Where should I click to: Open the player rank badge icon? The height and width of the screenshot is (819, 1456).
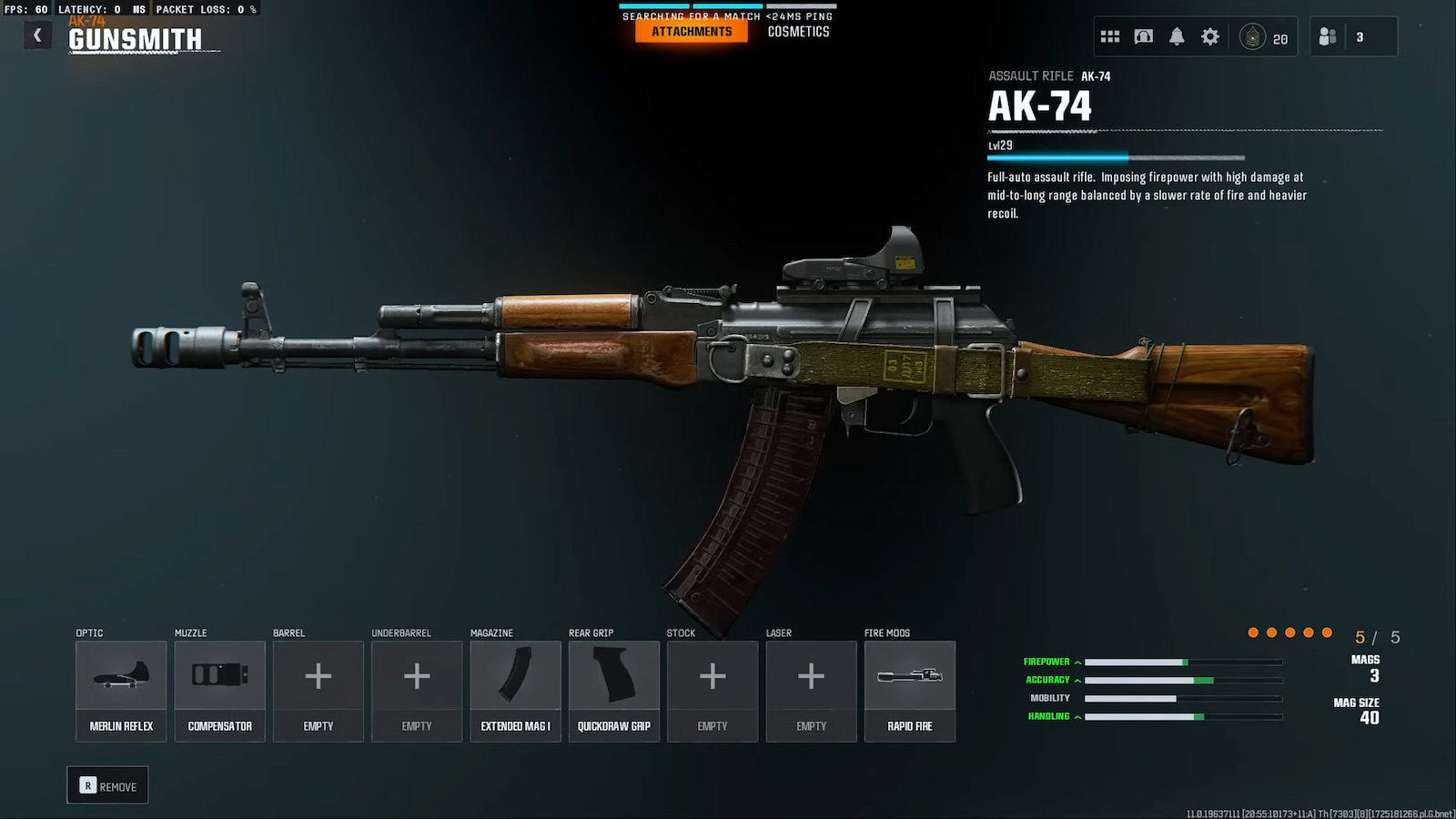click(1253, 37)
